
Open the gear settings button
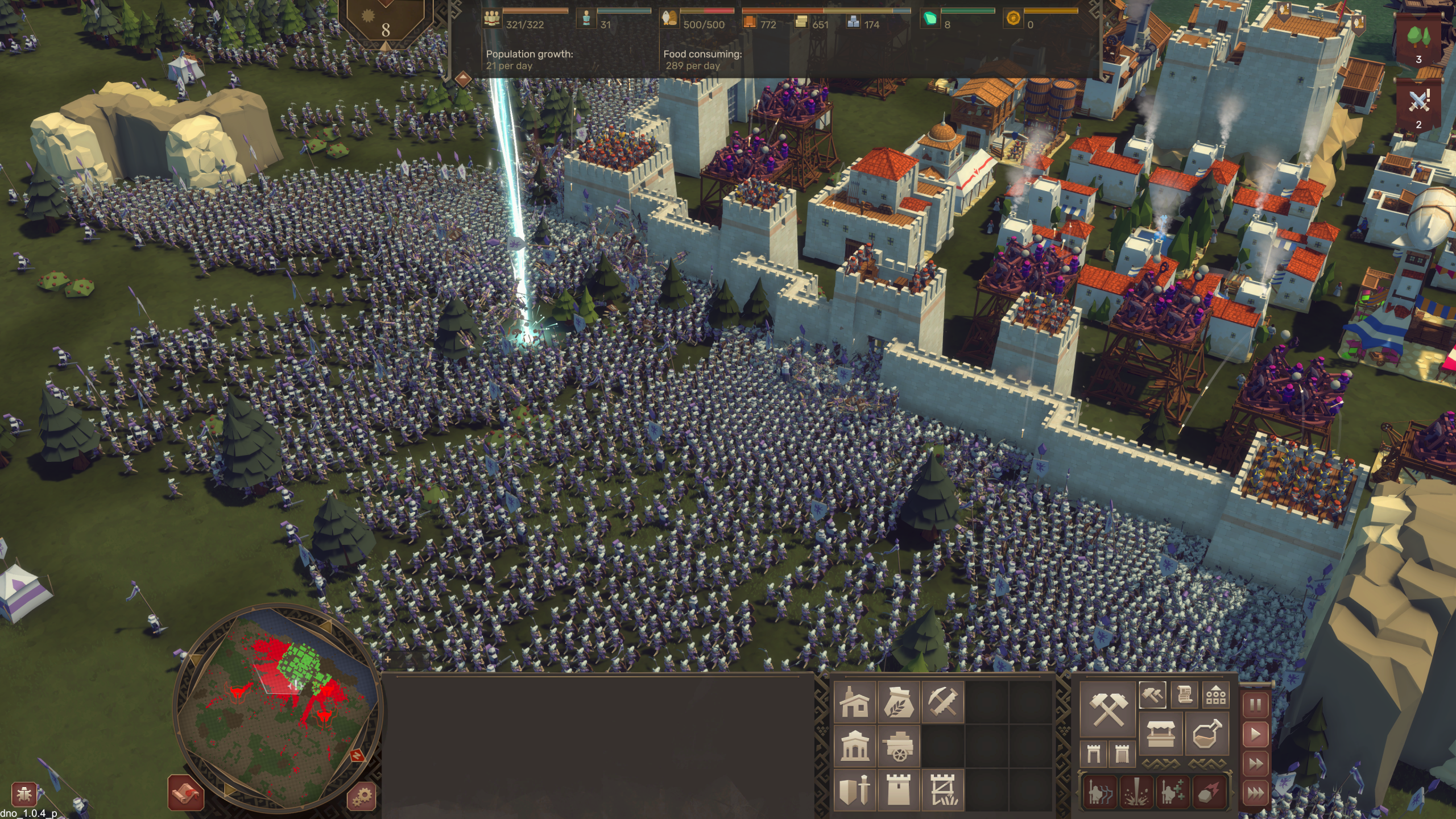pyautogui.click(x=361, y=795)
